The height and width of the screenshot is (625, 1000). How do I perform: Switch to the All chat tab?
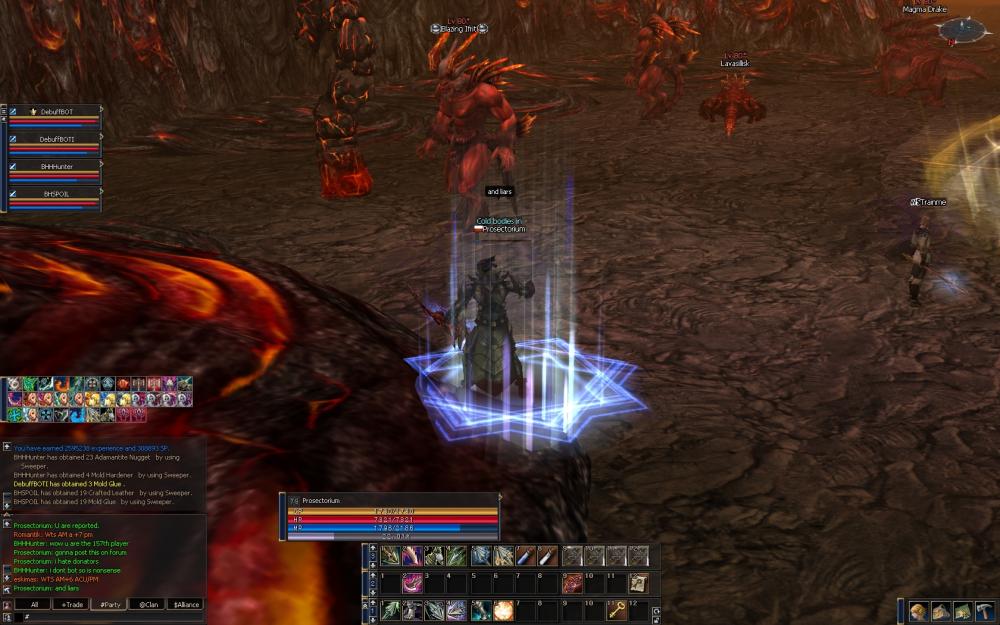(x=33, y=604)
